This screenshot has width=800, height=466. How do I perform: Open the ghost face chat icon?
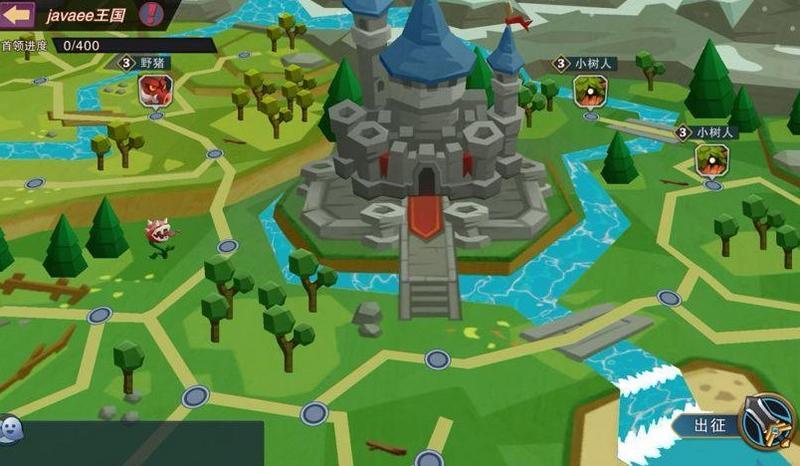(9, 428)
